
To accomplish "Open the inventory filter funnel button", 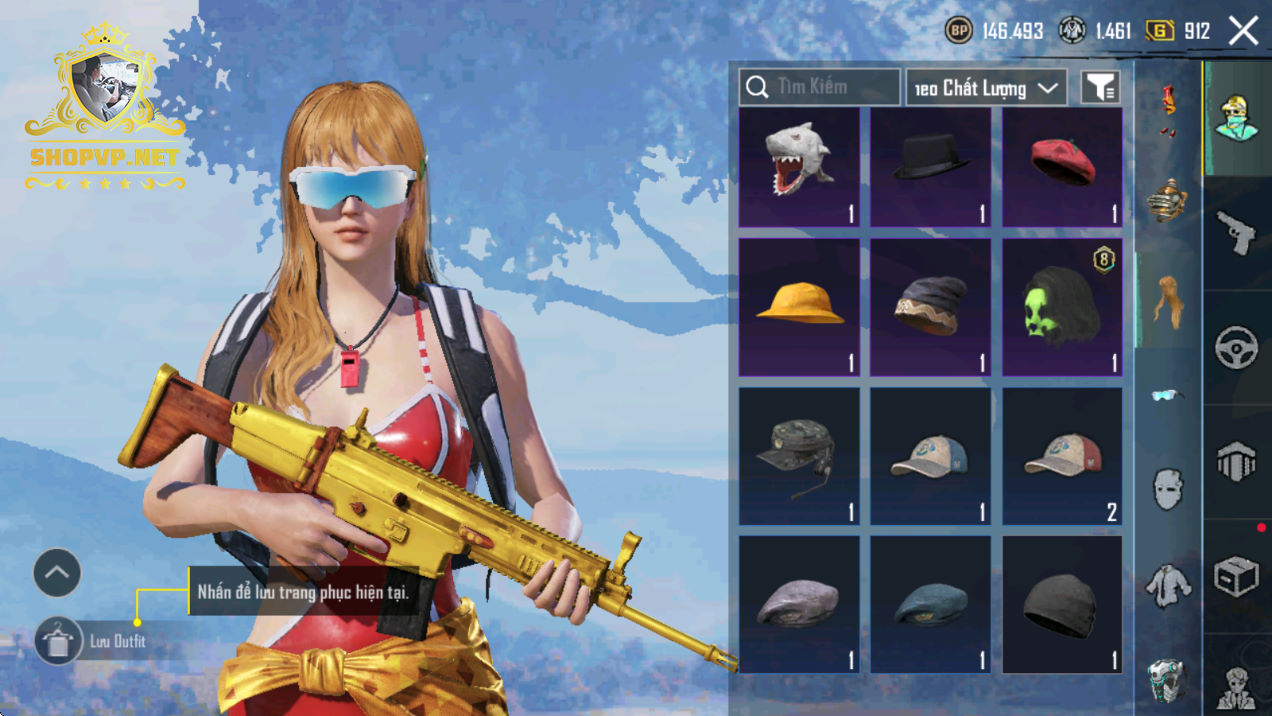I will tap(1100, 88).
